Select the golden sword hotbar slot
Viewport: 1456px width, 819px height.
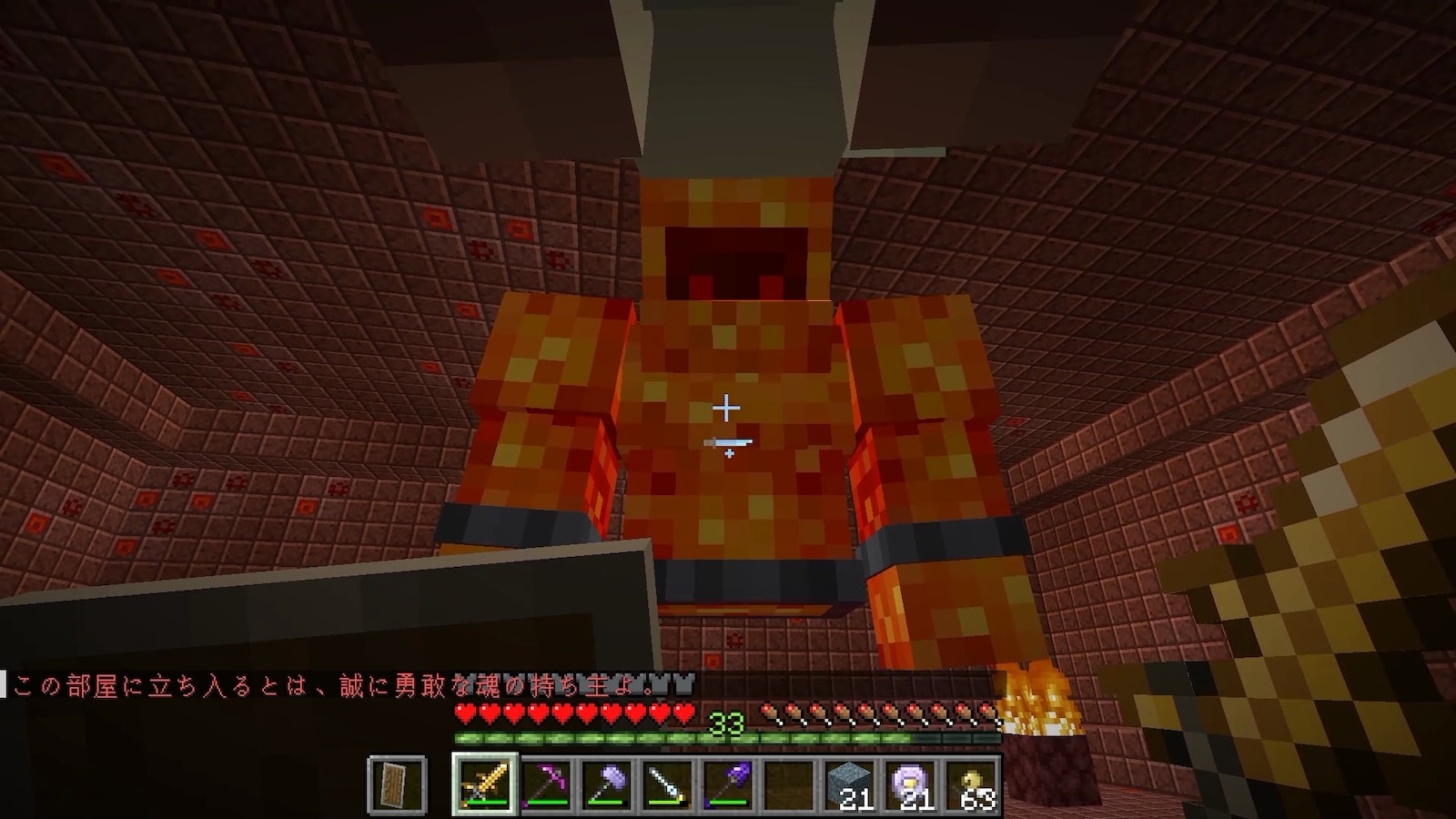pos(484,783)
